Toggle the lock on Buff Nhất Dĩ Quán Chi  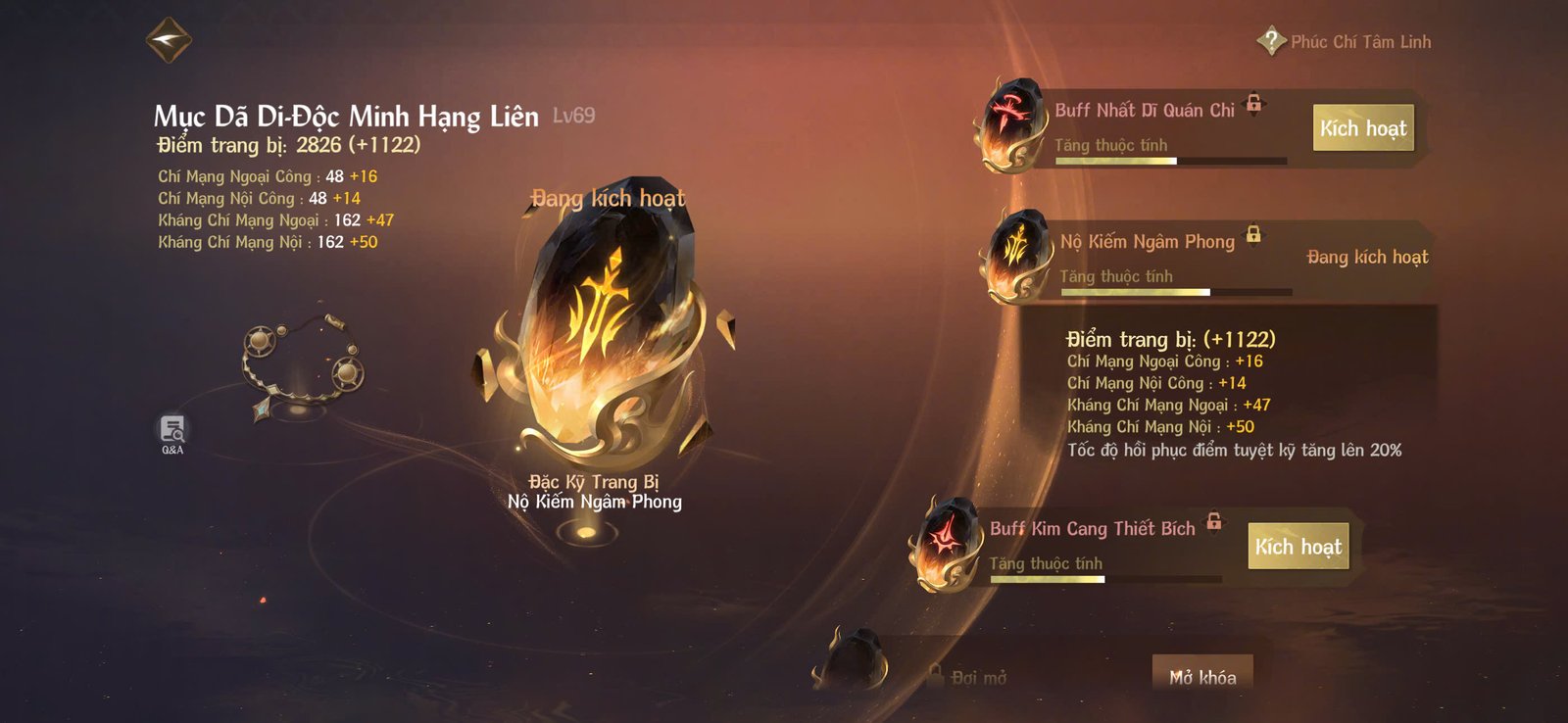click(1252, 101)
